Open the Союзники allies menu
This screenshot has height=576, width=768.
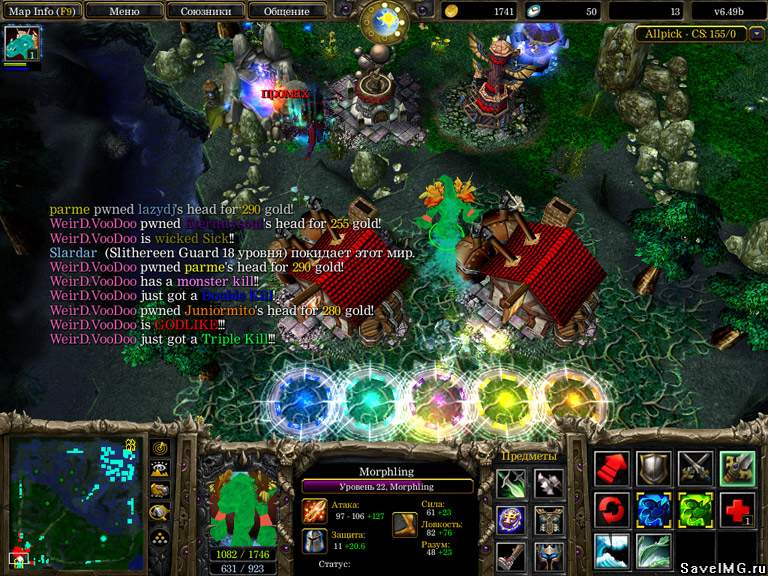point(205,11)
